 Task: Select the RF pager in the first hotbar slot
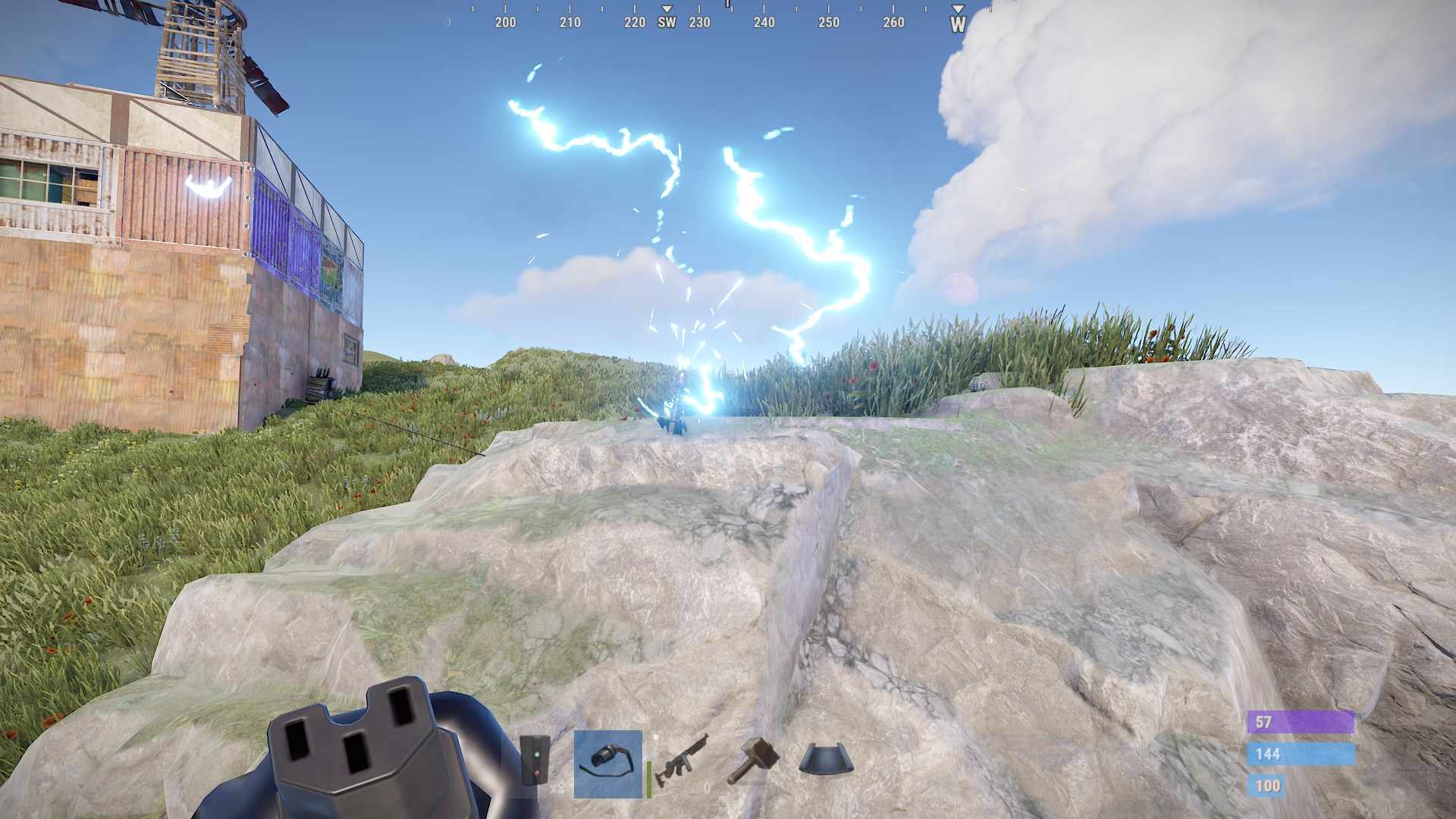(x=535, y=758)
